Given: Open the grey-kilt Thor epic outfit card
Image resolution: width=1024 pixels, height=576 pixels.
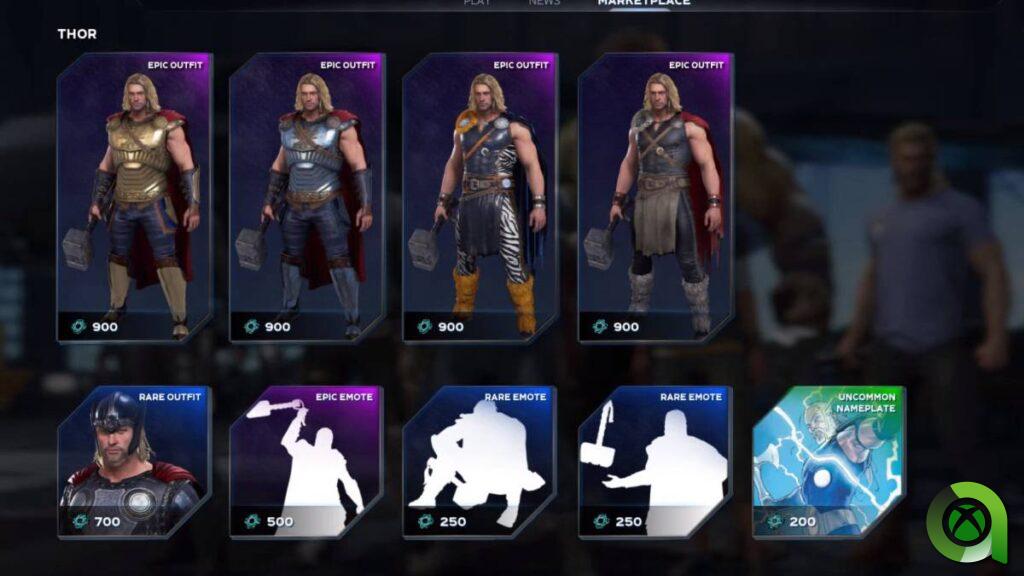Looking at the screenshot, I should click(655, 198).
